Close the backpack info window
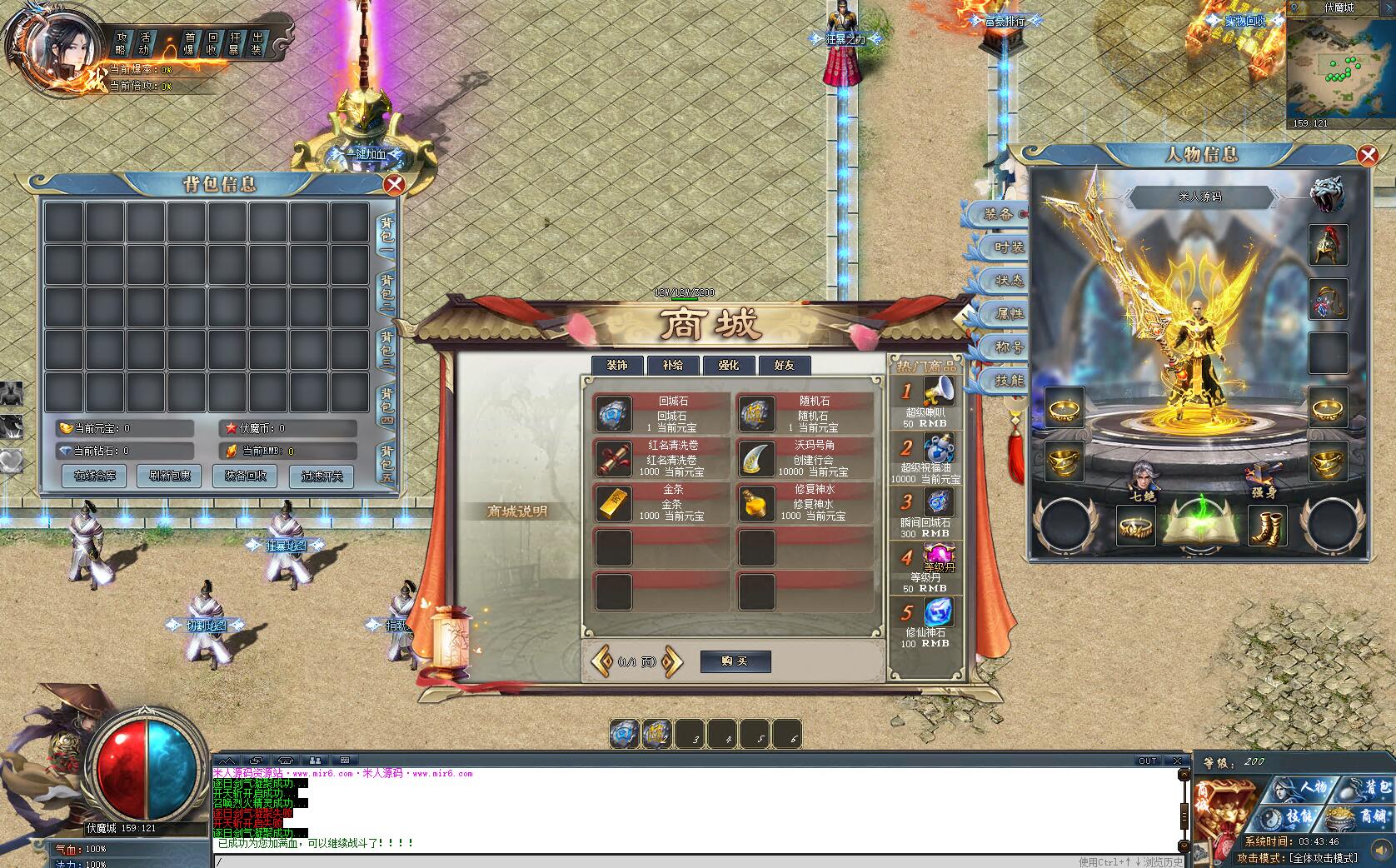This screenshot has width=1396, height=868. tap(394, 184)
